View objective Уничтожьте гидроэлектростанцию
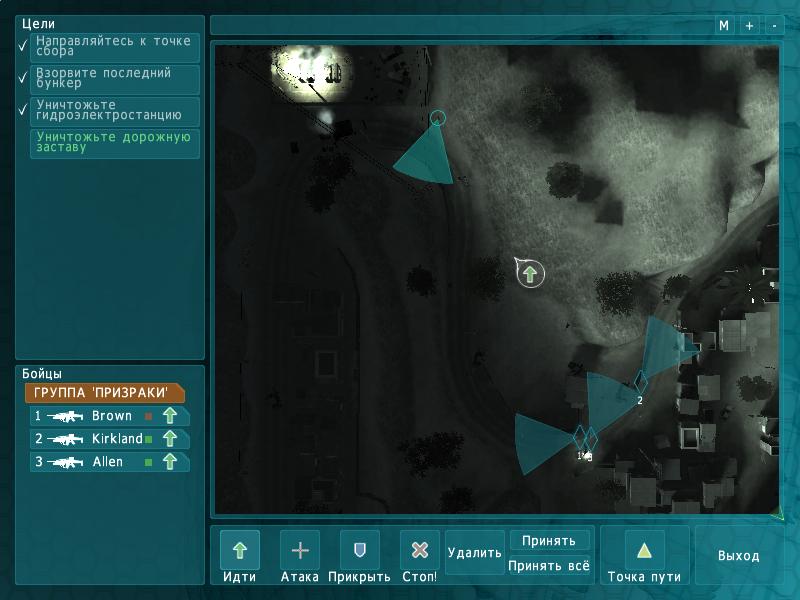The width and height of the screenshot is (800, 600). tap(115, 111)
